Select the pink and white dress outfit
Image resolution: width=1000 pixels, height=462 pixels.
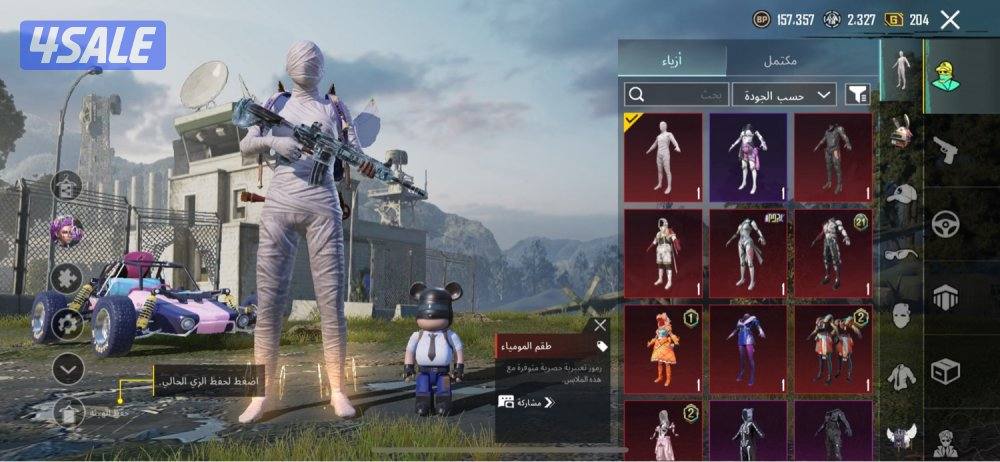[x=747, y=156]
